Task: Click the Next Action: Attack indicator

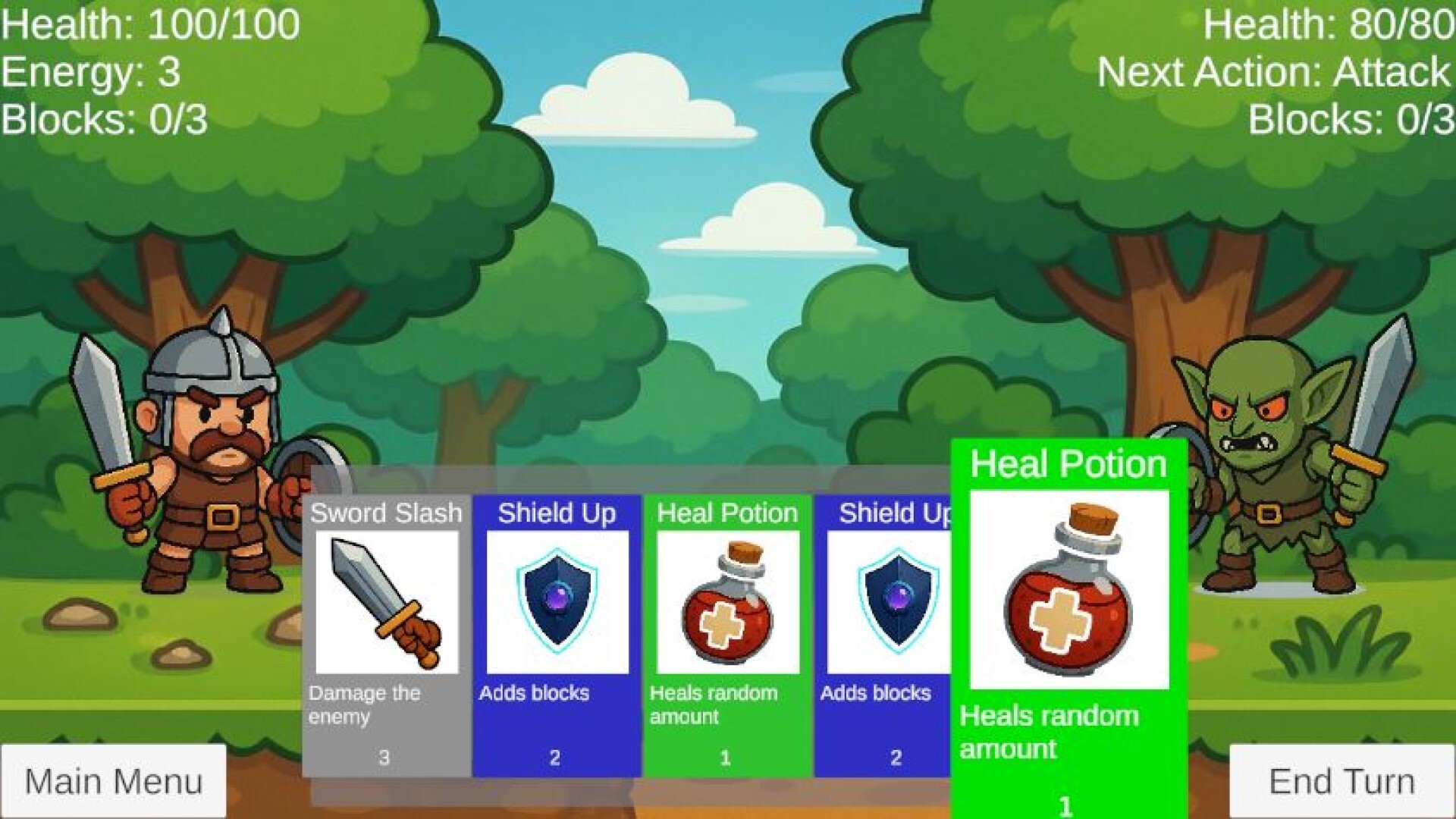Action: 1274,74
